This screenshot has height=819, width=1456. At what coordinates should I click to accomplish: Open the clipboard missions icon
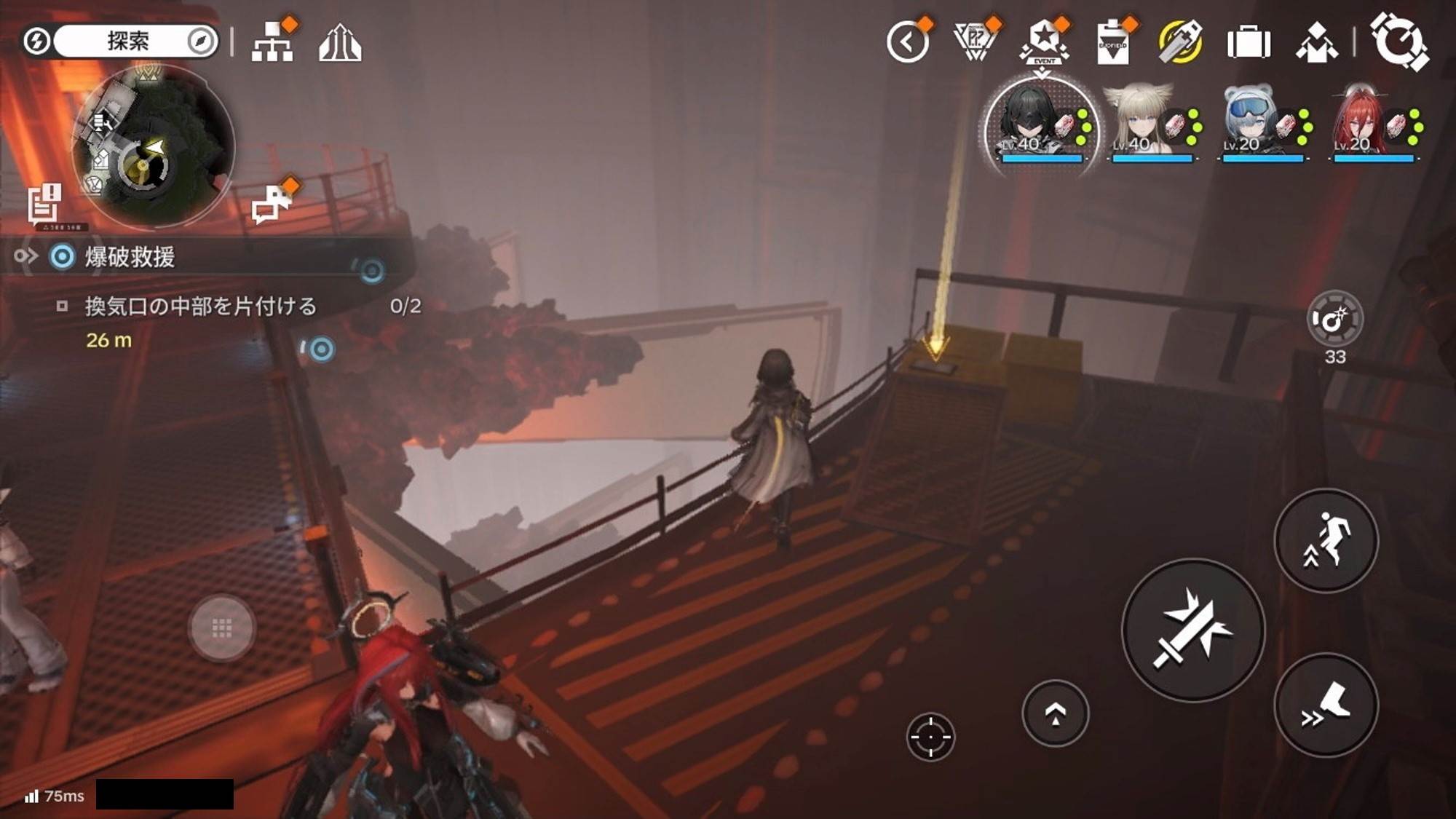(x=1112, y=42)
